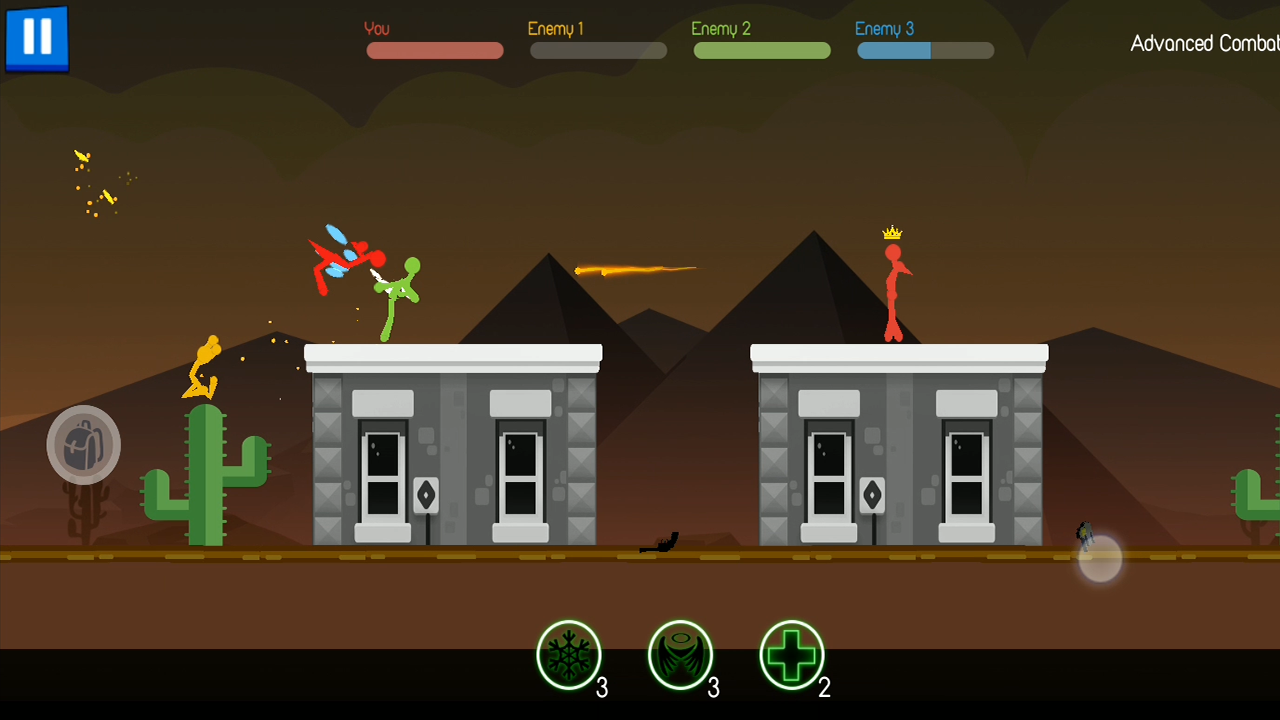
Task: Pause the game with the blue button
Action: pyautogui.click(x=37, y=38)
